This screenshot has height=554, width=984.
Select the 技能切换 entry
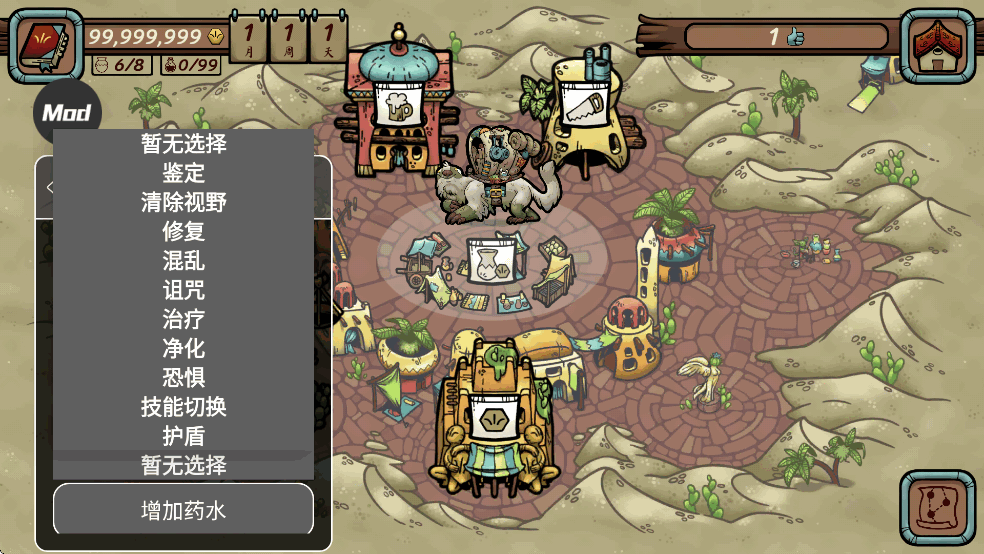point(183,407)
